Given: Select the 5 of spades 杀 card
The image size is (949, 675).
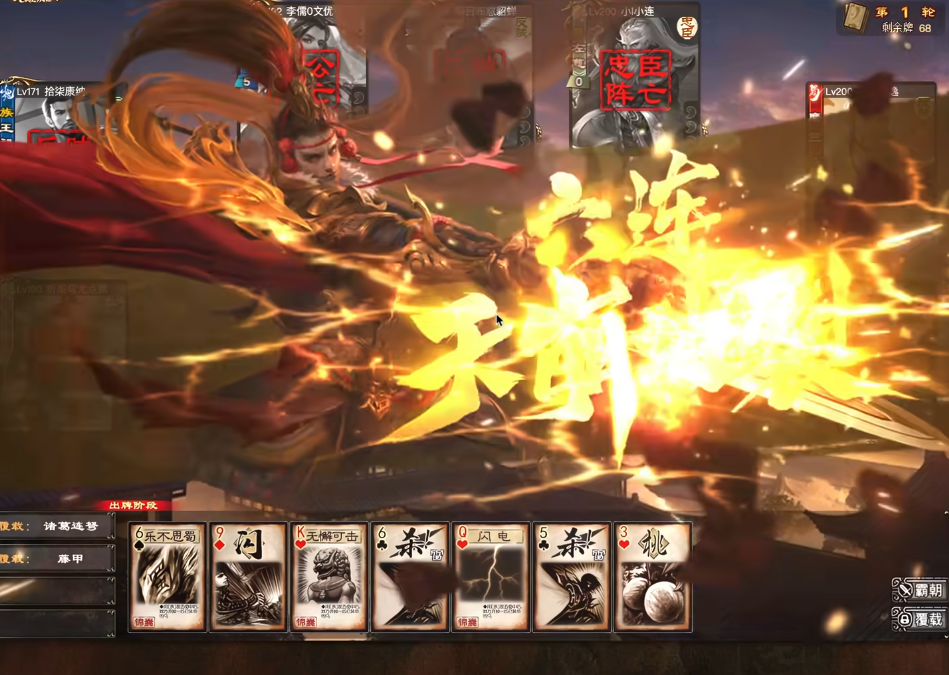Looking at the screenshot, I should 572,577.
